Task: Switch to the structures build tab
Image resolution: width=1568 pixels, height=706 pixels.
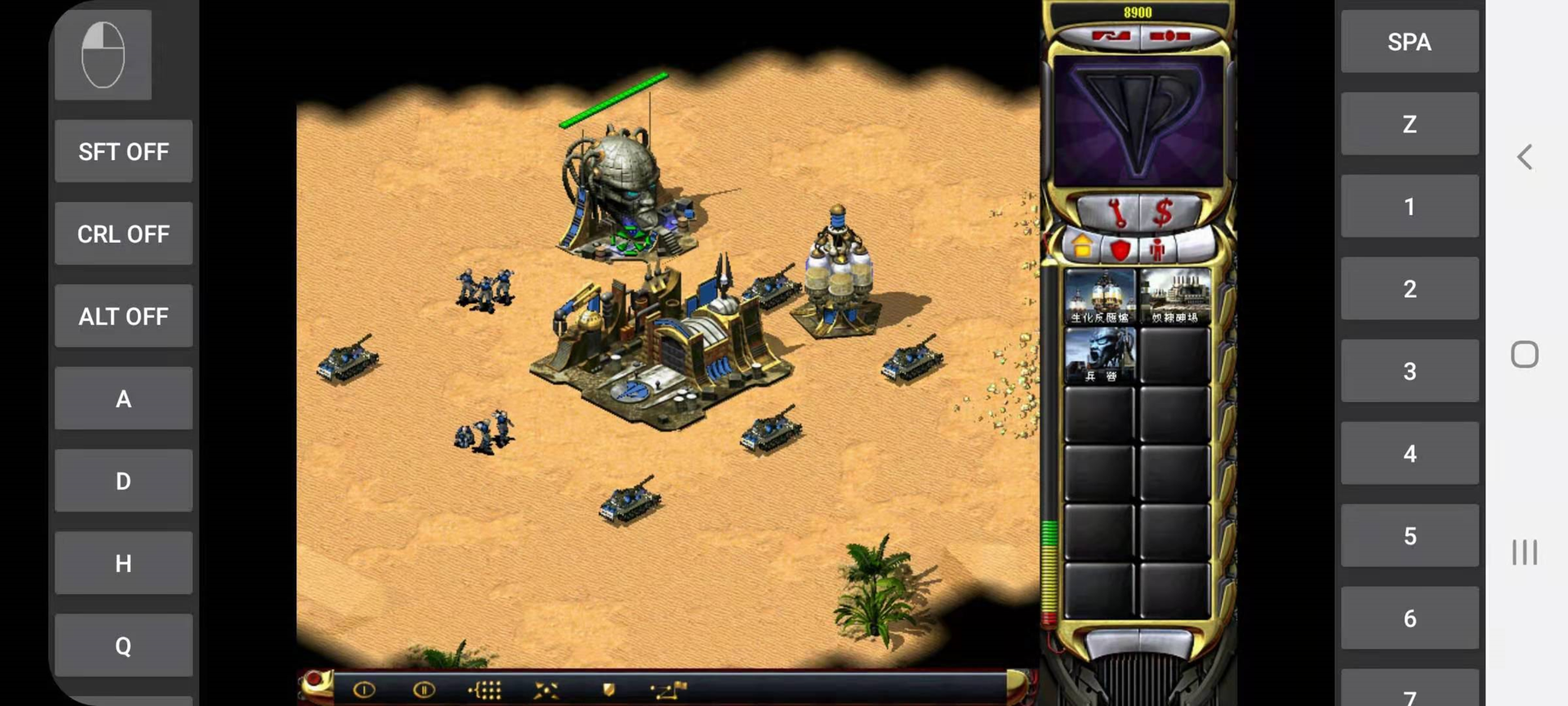Action: (x=1082, y=247)
